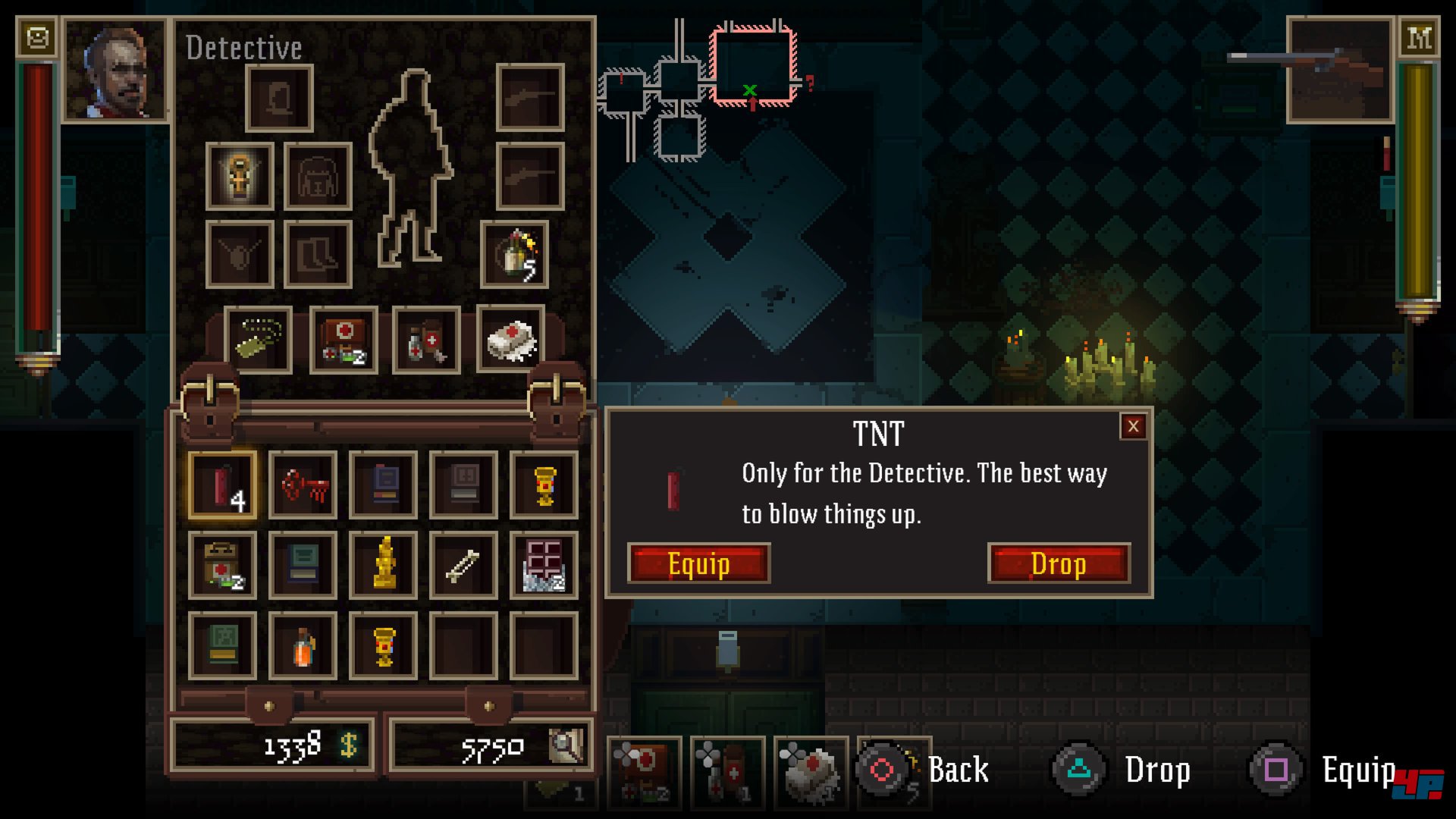The image size is (1456, 819).
Task: Select the equipped rifle weapon slot
Action: click(x=1340, y=70)
